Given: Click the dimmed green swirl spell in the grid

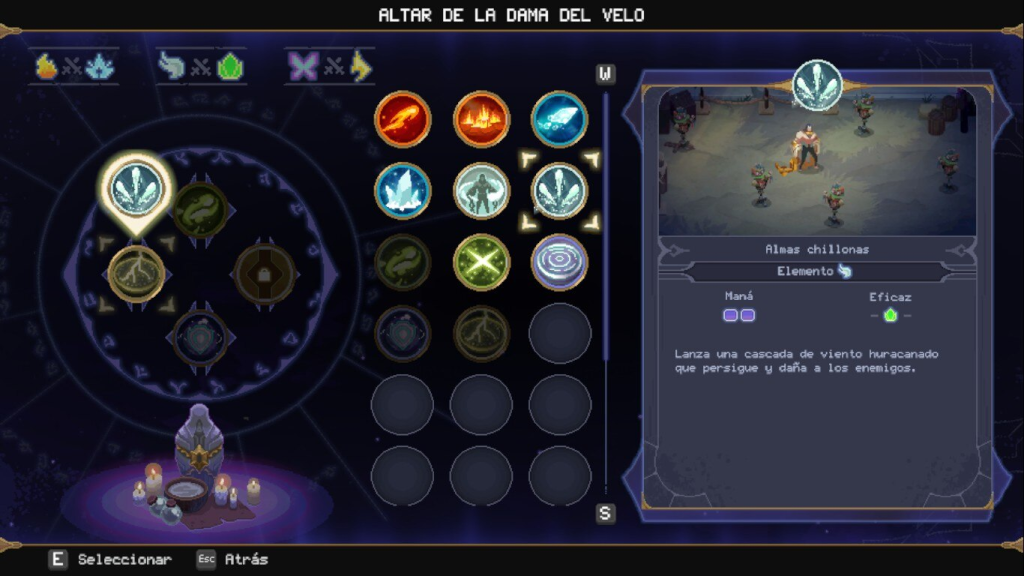Looking at the screenshot, I should click(x=402, y=262).
